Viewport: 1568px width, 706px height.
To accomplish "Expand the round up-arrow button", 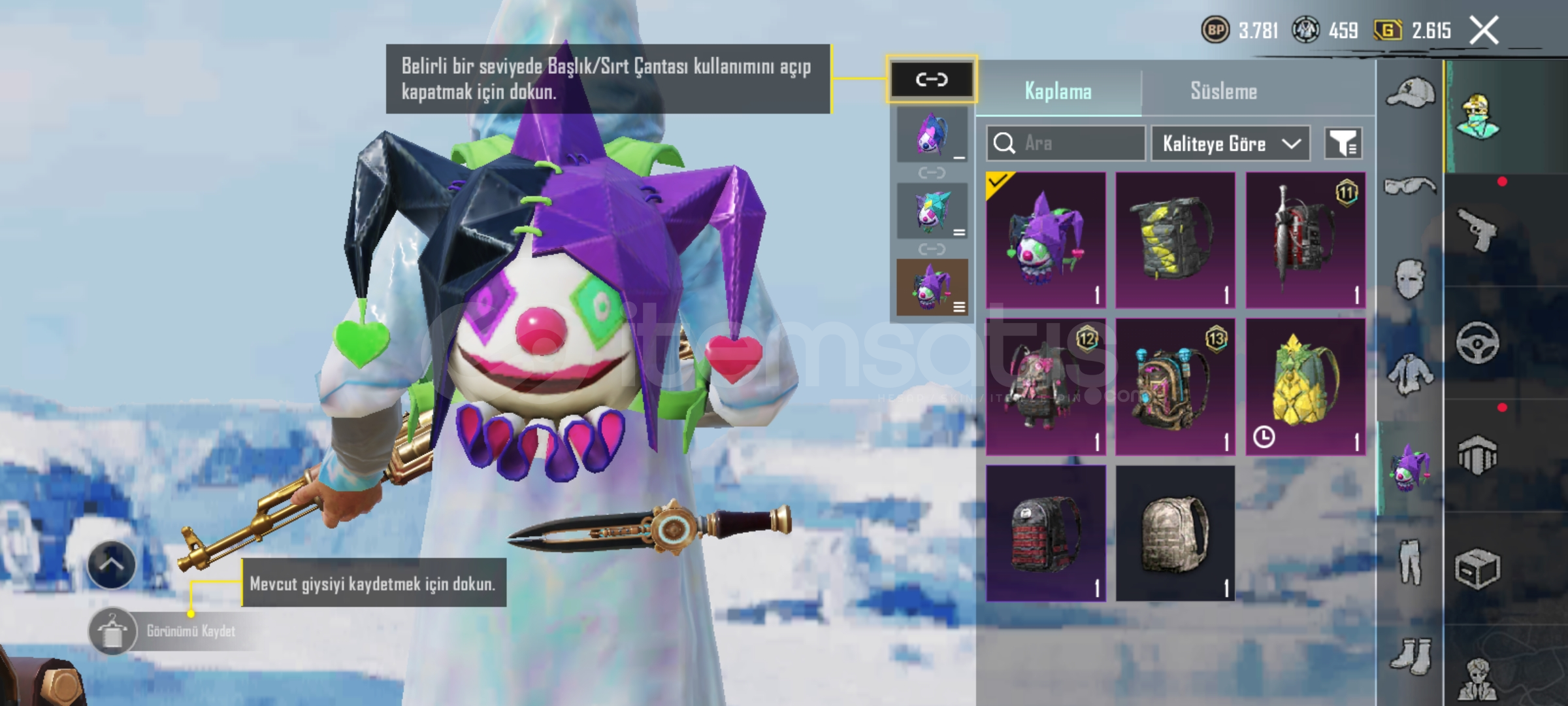I will coord(112,565).
